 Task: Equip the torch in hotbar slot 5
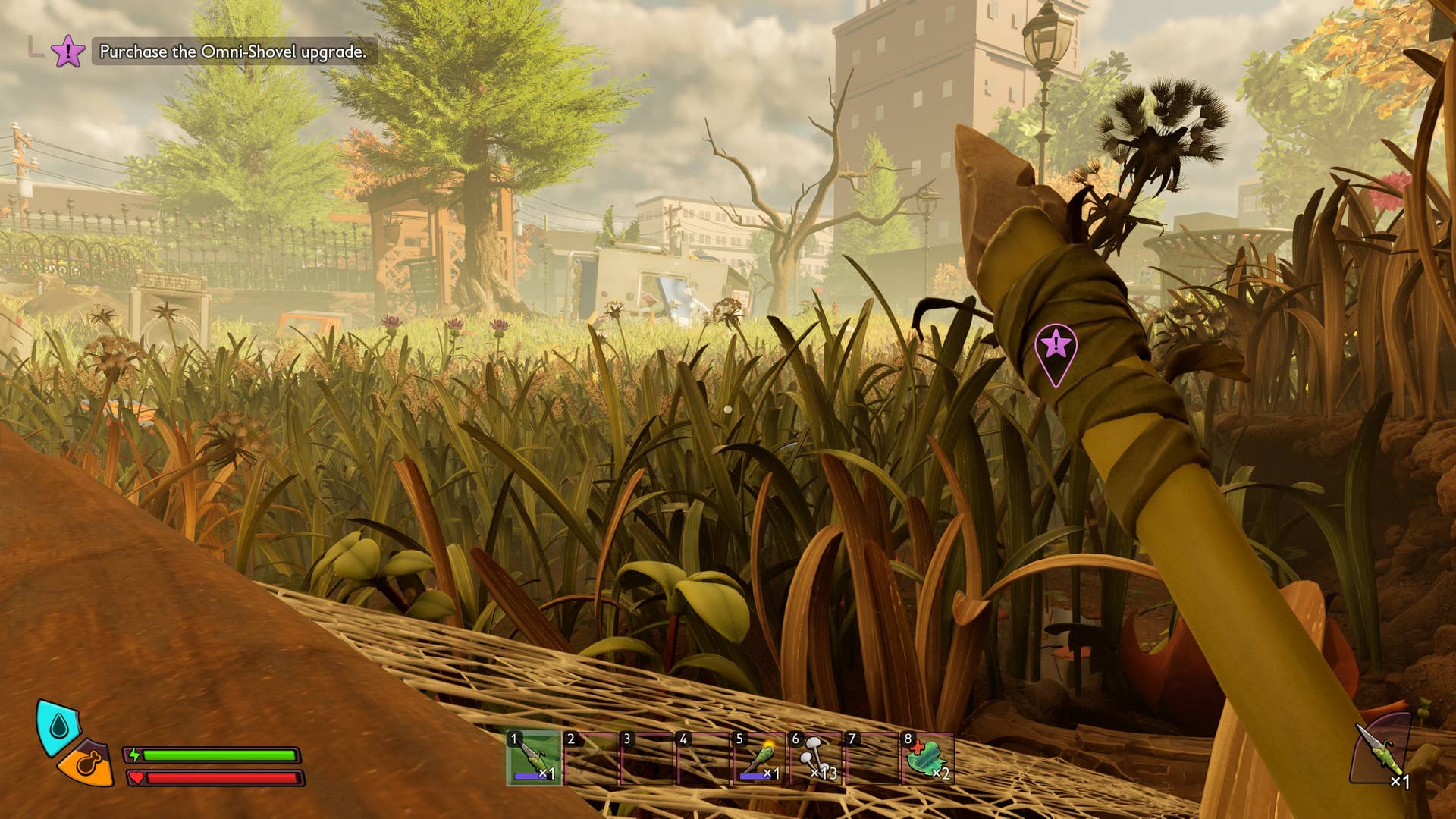tap(758, 758)
